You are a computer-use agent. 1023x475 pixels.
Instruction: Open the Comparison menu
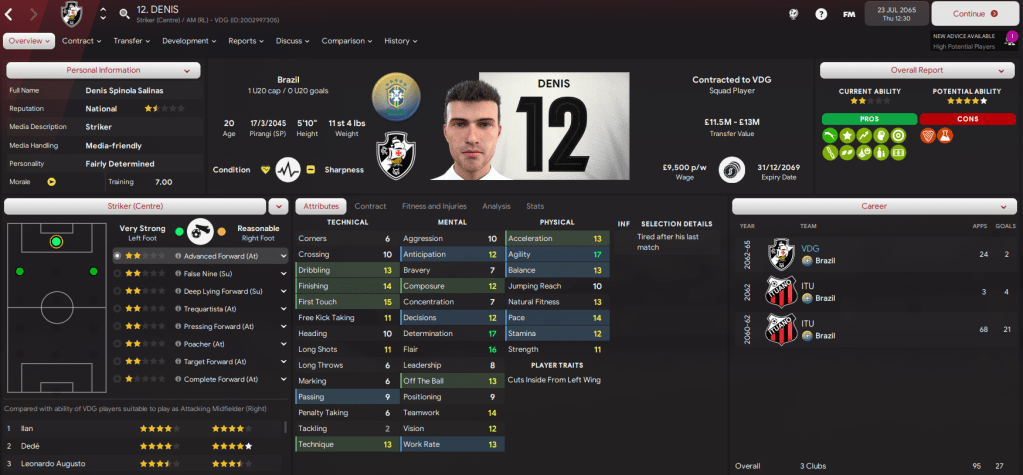(347, 41)
